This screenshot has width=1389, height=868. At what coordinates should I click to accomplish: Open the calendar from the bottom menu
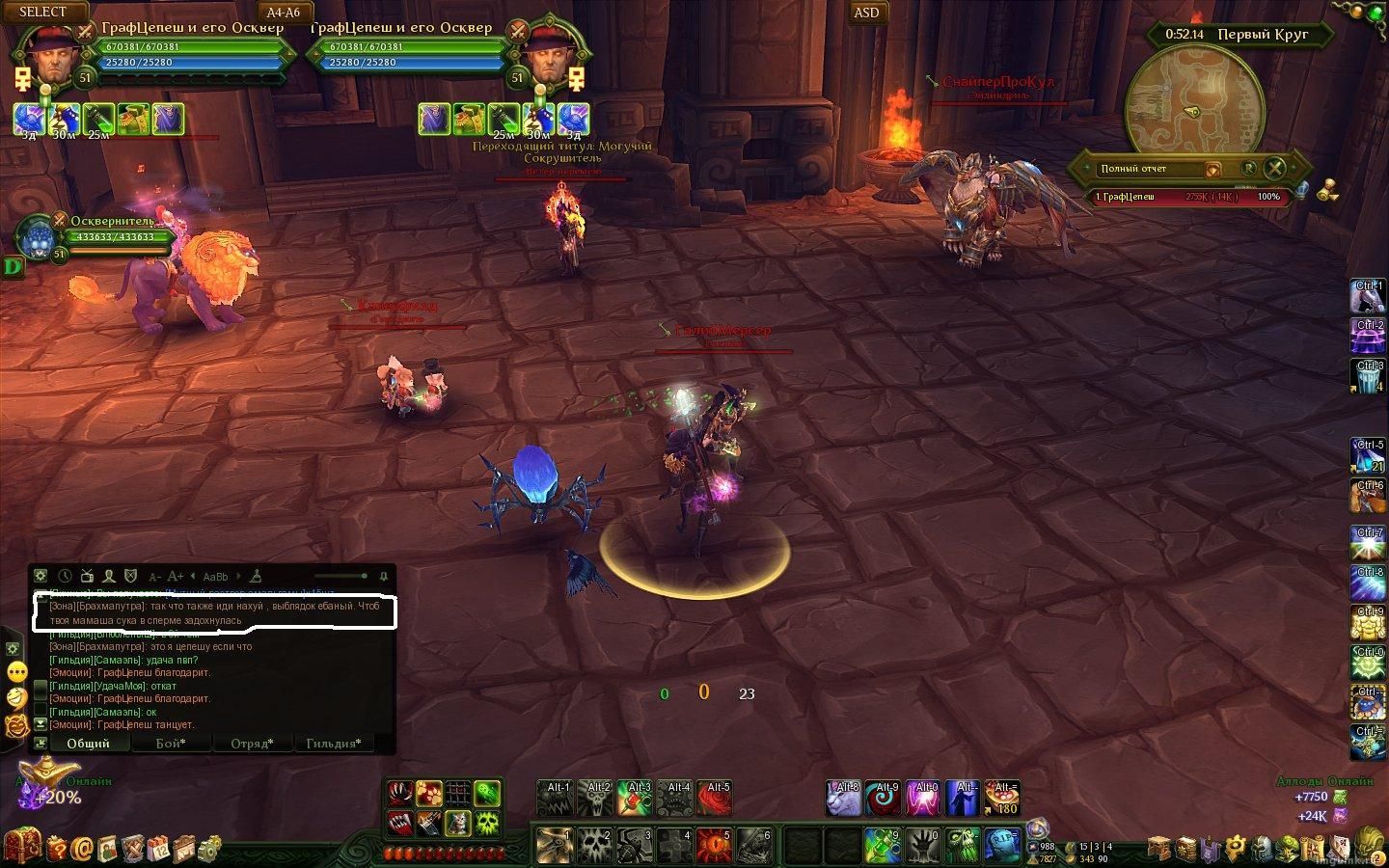159,849
